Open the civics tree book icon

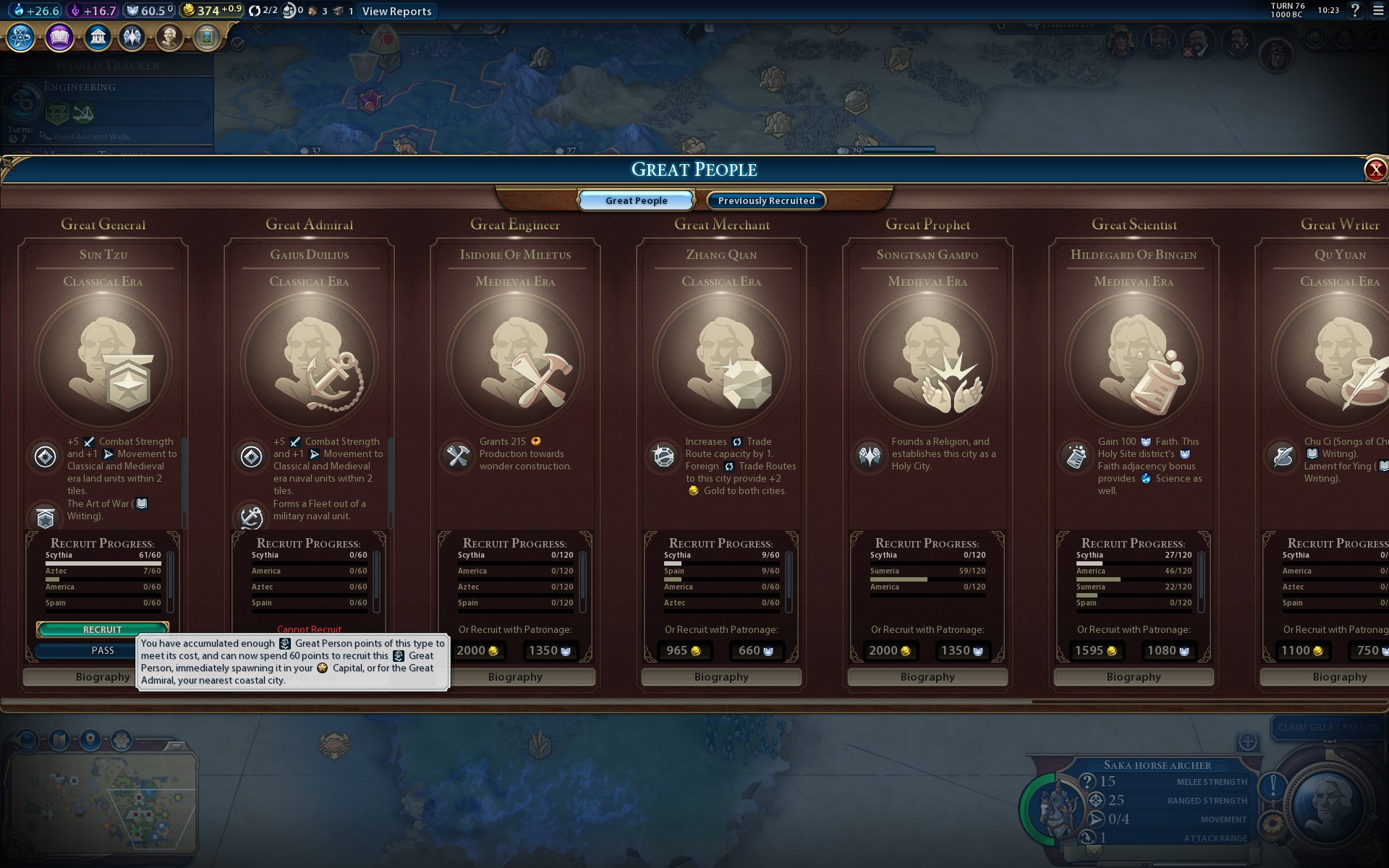click(x=59, y=37)
